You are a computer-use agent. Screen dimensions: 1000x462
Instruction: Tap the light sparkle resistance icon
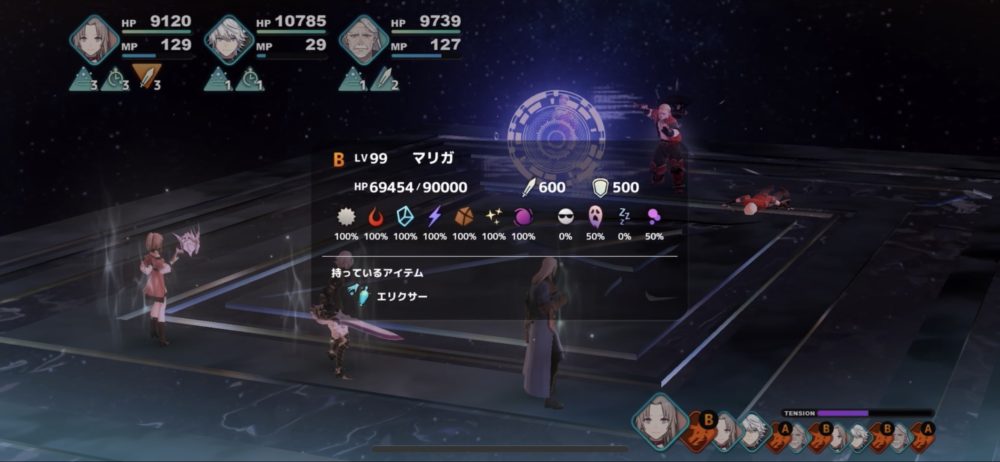click(494, 216)
